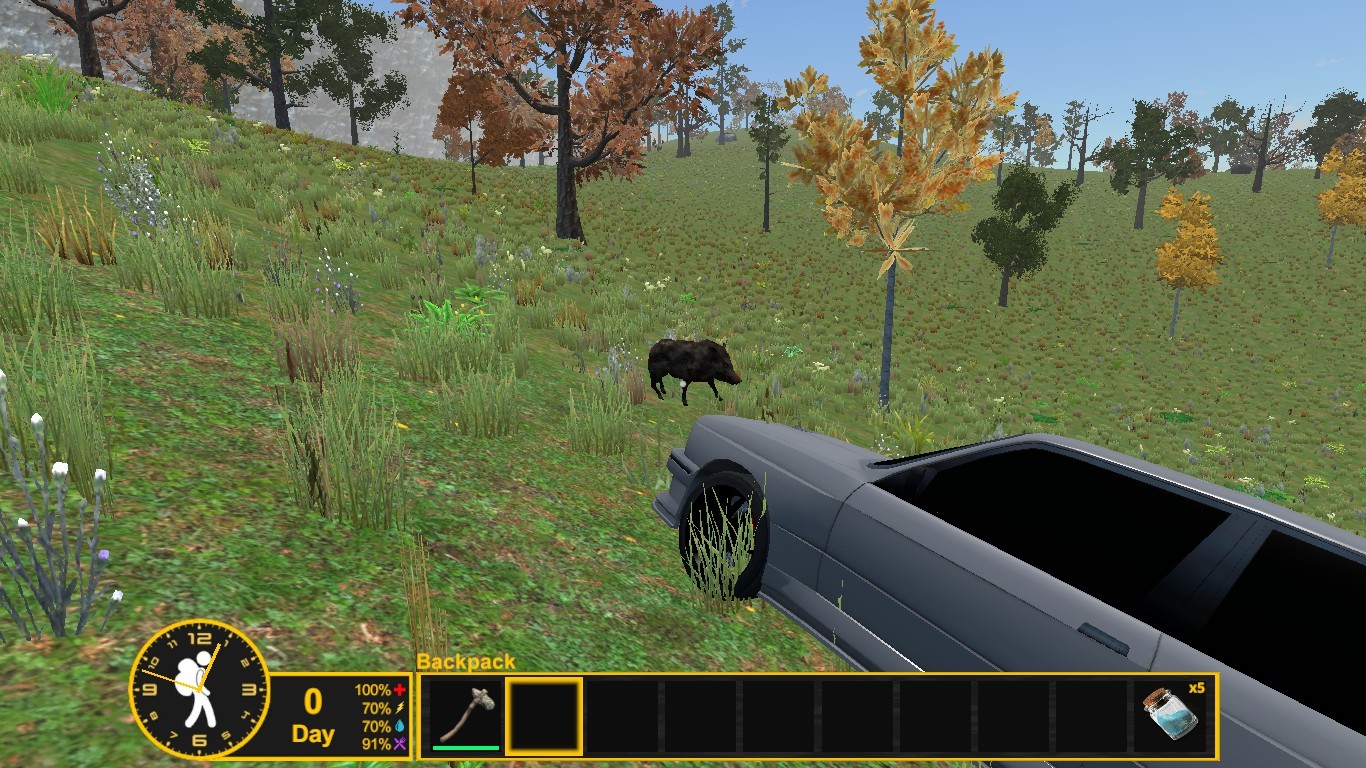This screenshot has height=768, width=1366.
Task: Click the Backpack panel label
Action: [463, 662]
